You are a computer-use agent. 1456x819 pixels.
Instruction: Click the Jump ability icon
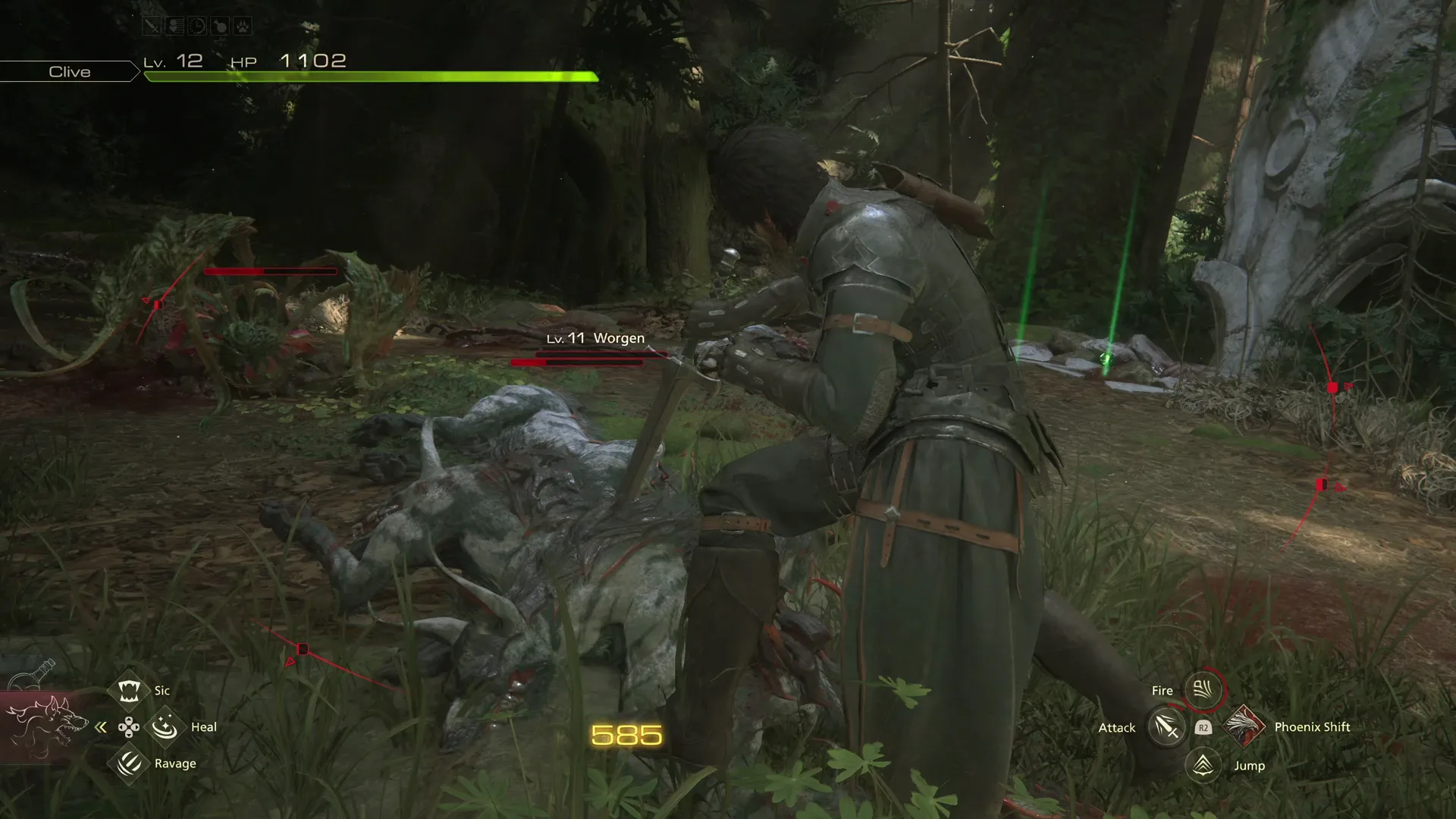1203,765
